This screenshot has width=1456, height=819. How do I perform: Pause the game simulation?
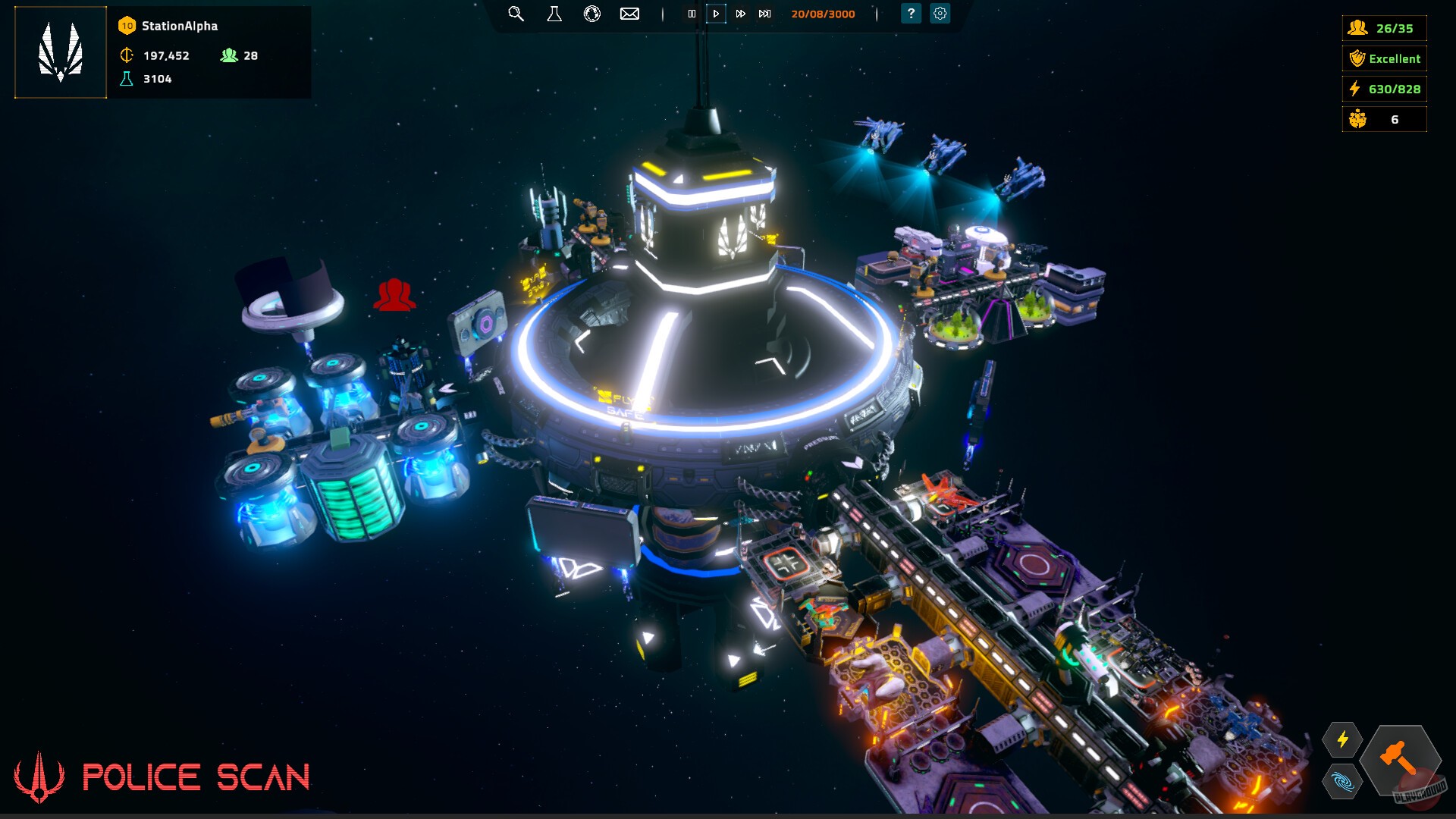[692, 14]
